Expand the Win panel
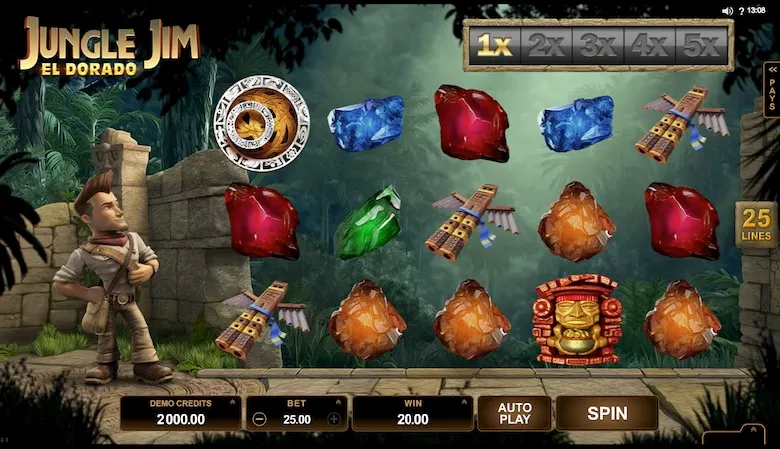 (412, 412)
